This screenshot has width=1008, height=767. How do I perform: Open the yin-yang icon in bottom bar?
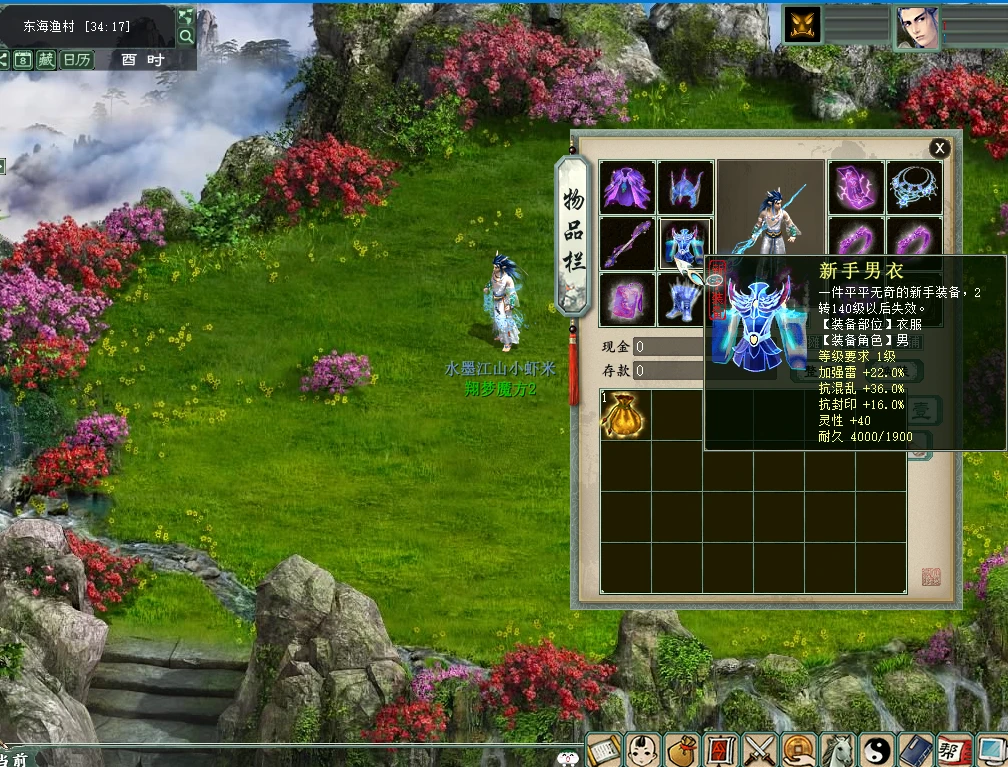coord(876,749)
